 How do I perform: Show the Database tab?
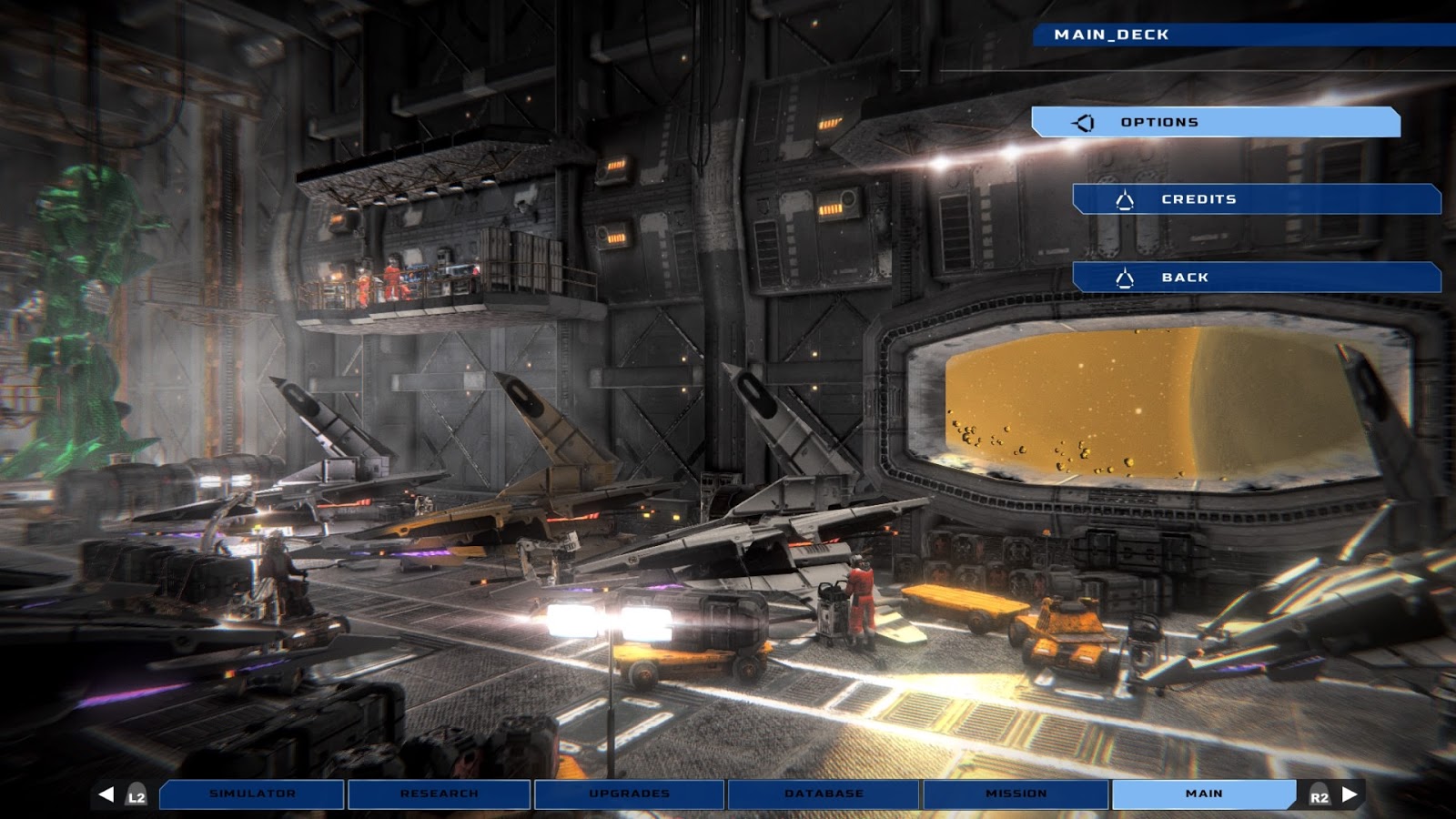824,794
